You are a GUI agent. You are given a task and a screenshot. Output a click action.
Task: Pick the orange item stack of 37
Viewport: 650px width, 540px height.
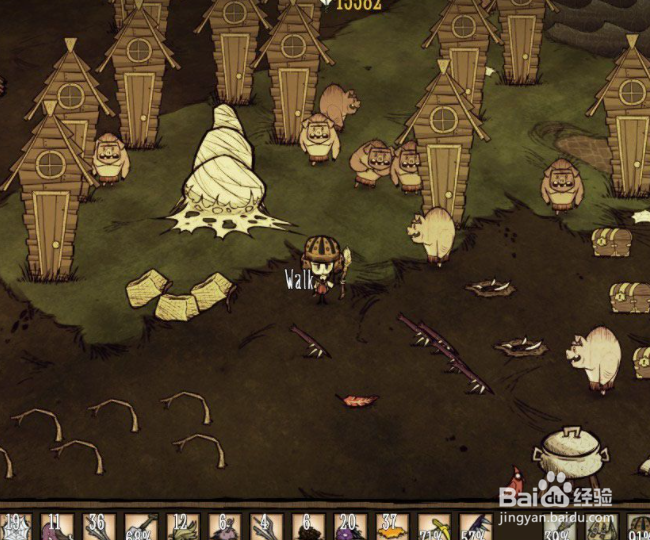pyautogui.click(x=391, y=528)
